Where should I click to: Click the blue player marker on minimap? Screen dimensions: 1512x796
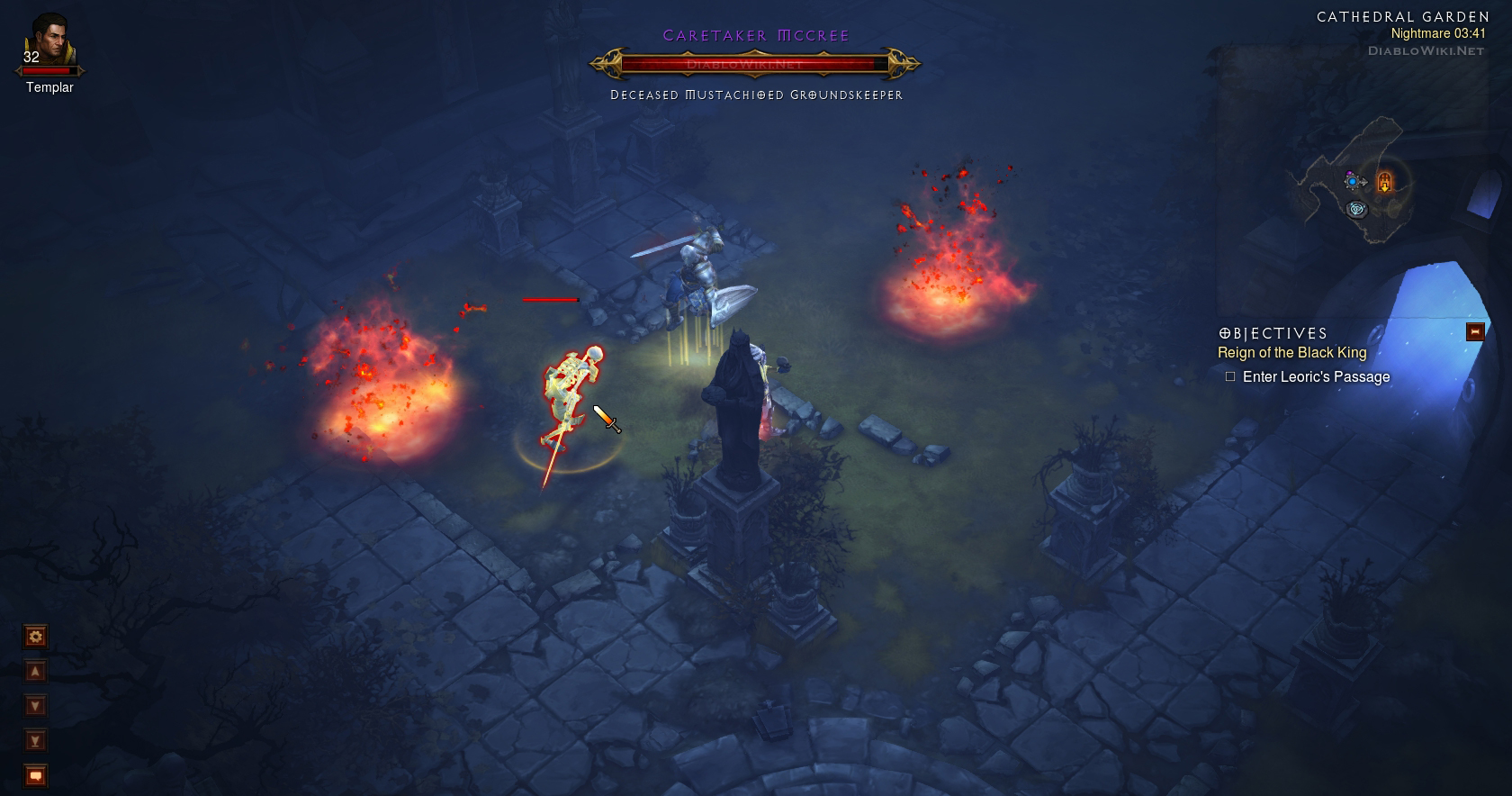click(x=1352, y=181)
